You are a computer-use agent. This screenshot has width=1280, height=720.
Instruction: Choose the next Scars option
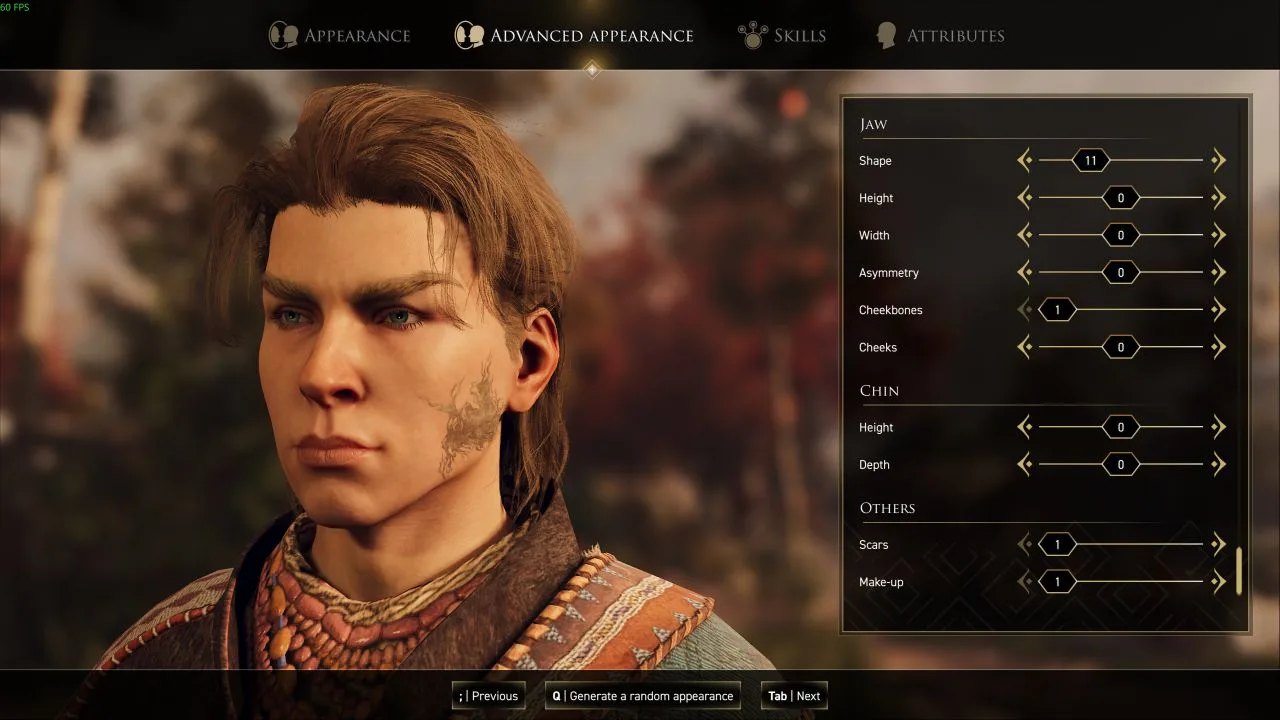pos(1218,545)
